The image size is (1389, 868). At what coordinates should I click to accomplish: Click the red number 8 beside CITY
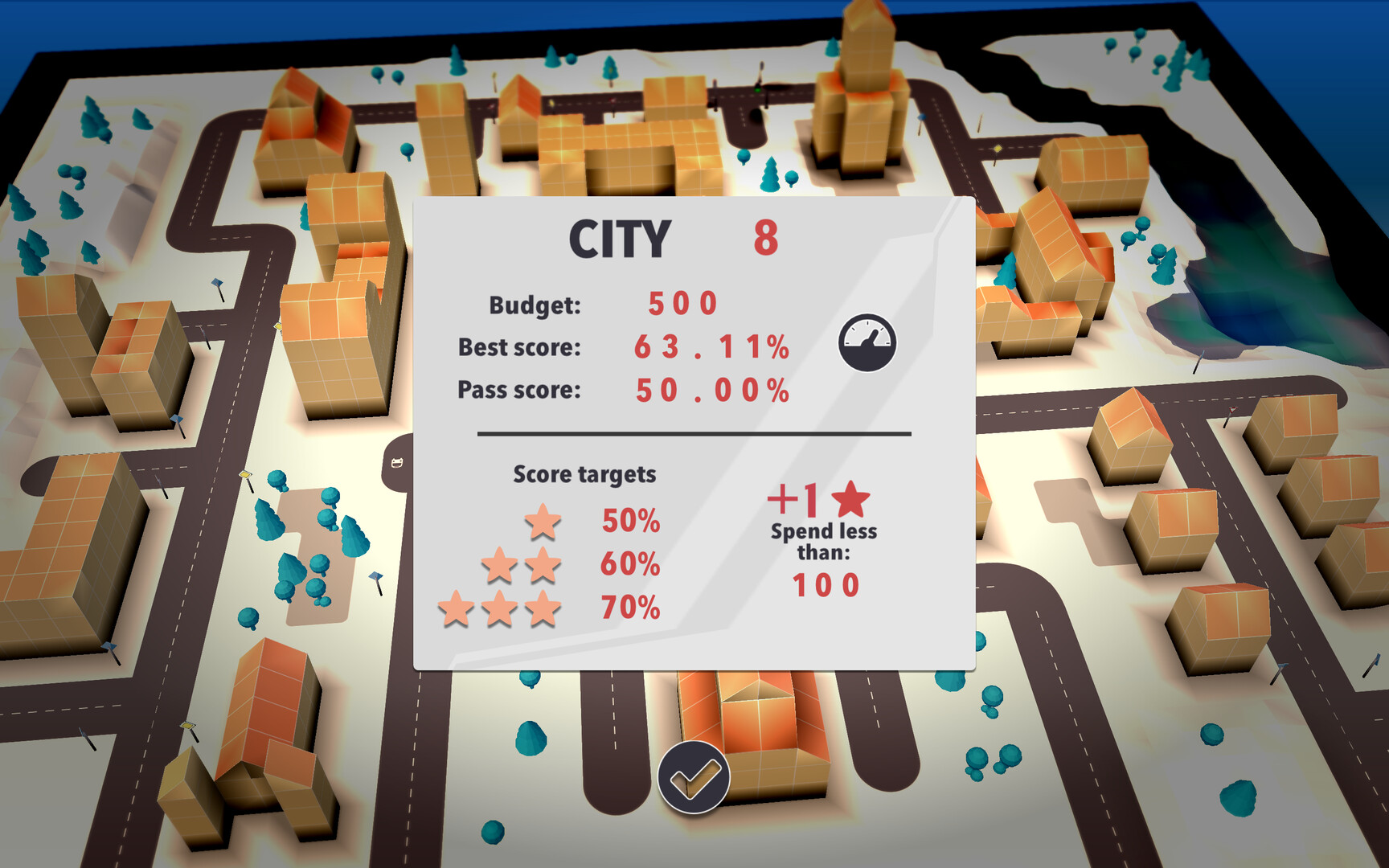[x=767, y=237]
